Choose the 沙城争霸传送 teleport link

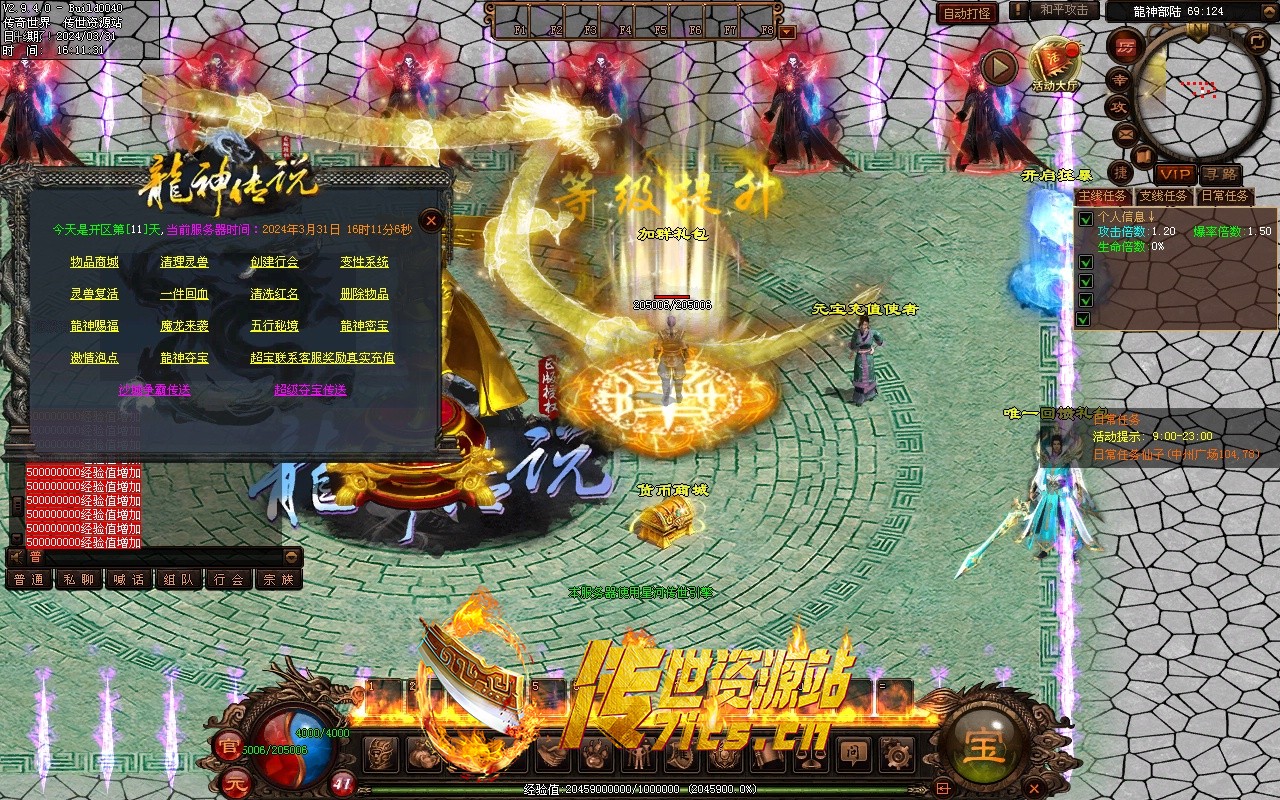click(154, 390)
